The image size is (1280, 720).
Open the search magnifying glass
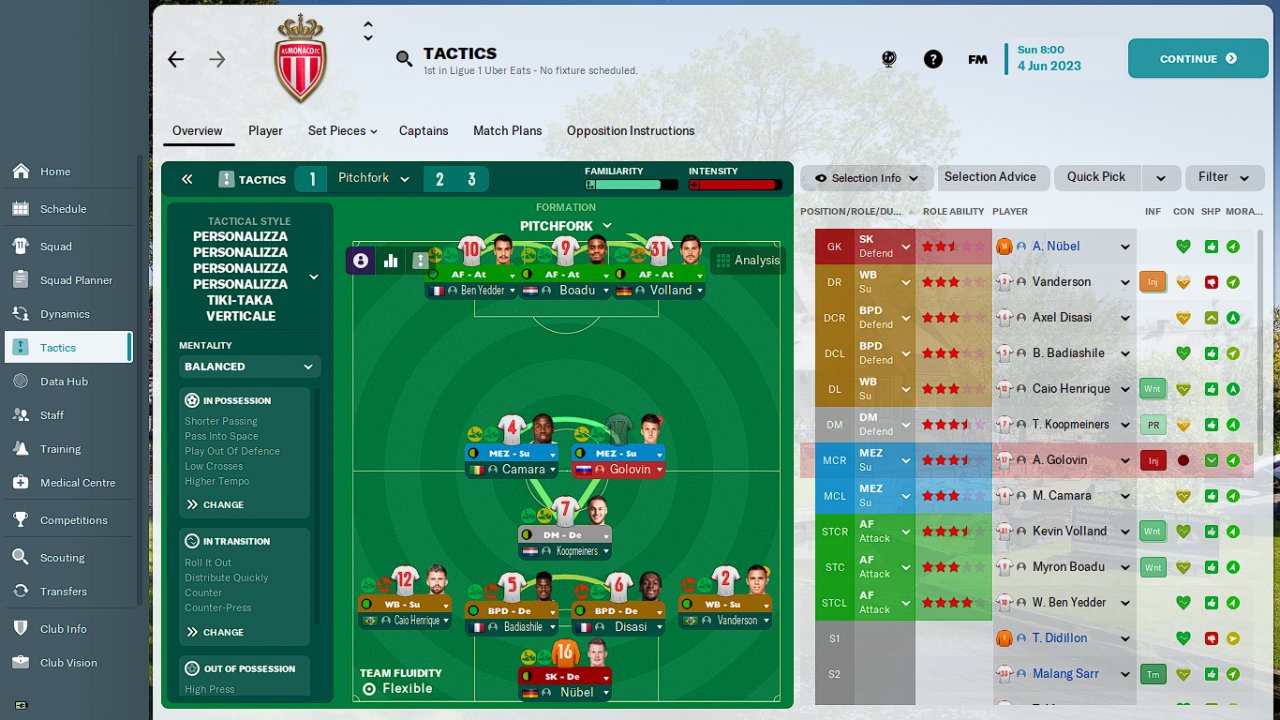404,59
